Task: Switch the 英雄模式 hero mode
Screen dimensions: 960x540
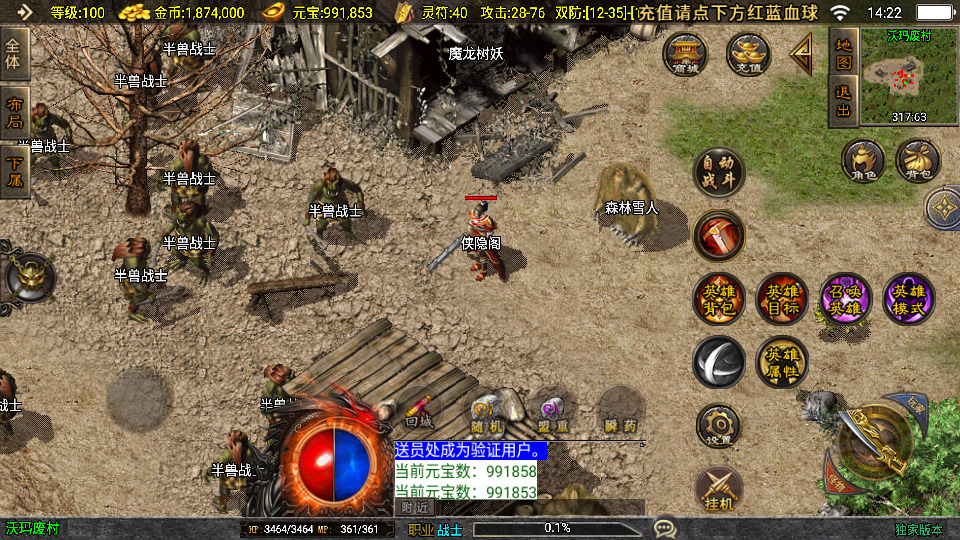Action: pyautogui.click(x=908, y=299)
